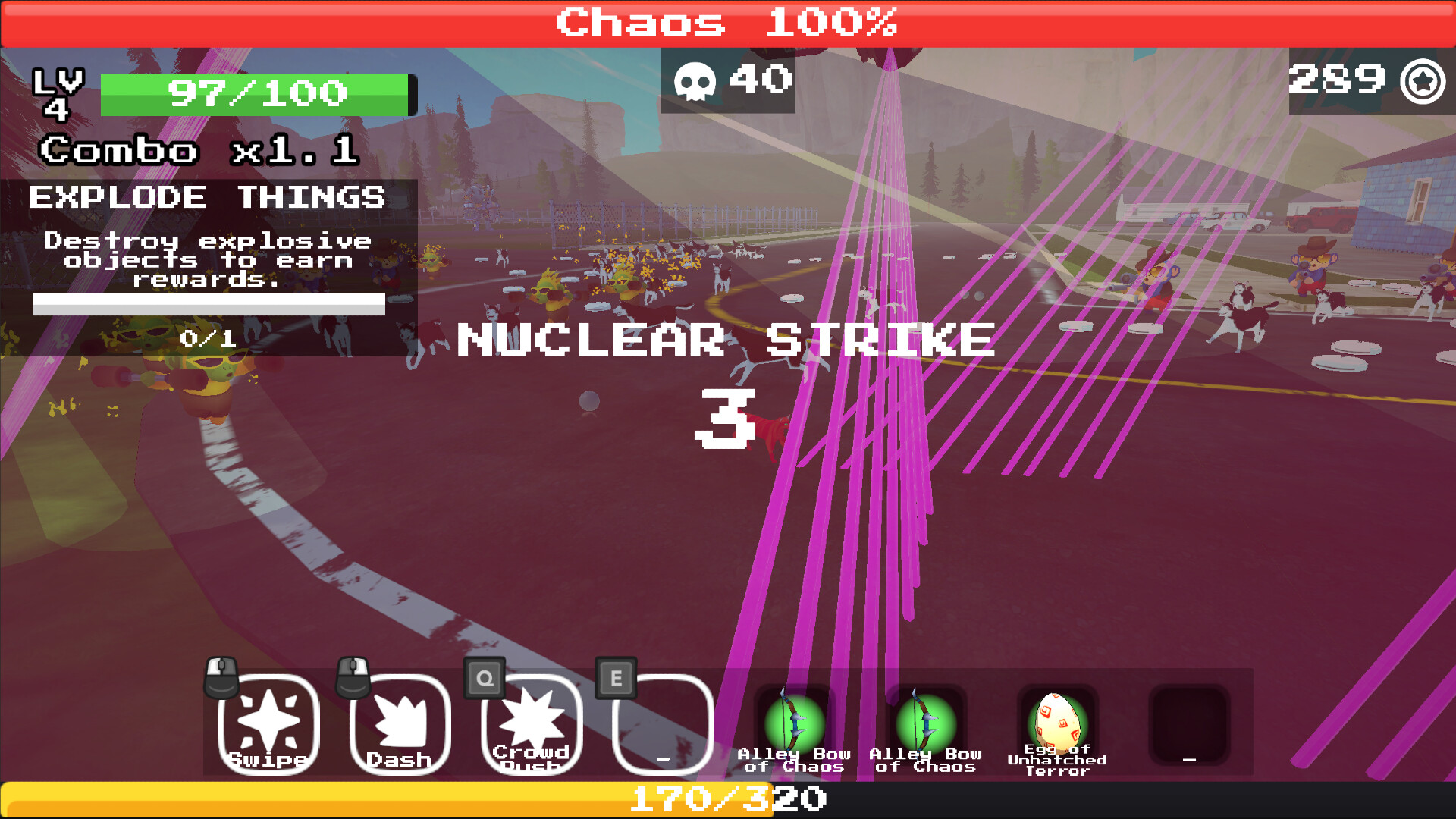
Task: Click the LV 4 level badge
Action: tap(59, 94)
